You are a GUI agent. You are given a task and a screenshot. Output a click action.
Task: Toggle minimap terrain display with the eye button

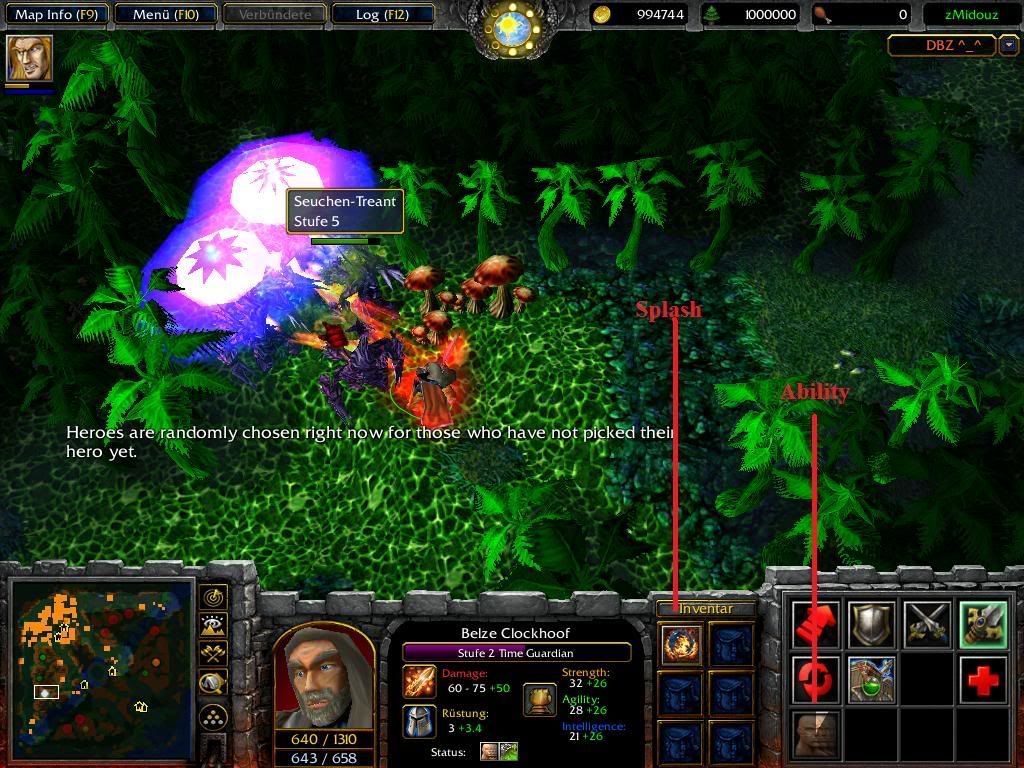click(213, 626)
